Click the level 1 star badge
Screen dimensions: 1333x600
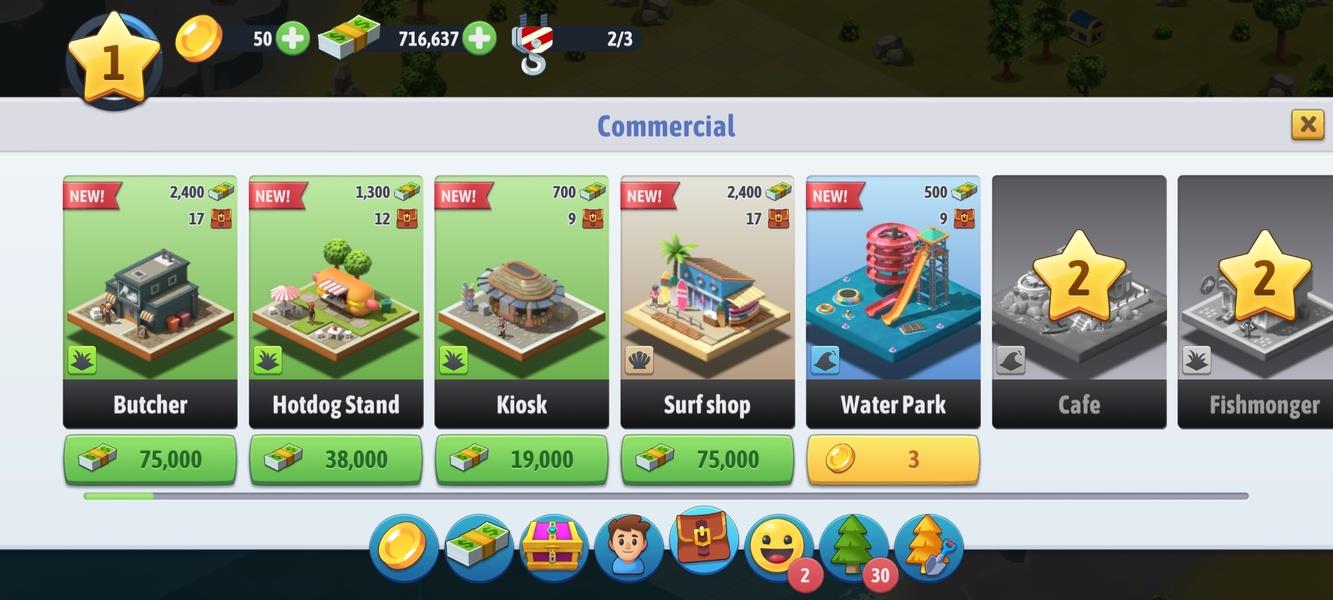[x=113, y=60]
